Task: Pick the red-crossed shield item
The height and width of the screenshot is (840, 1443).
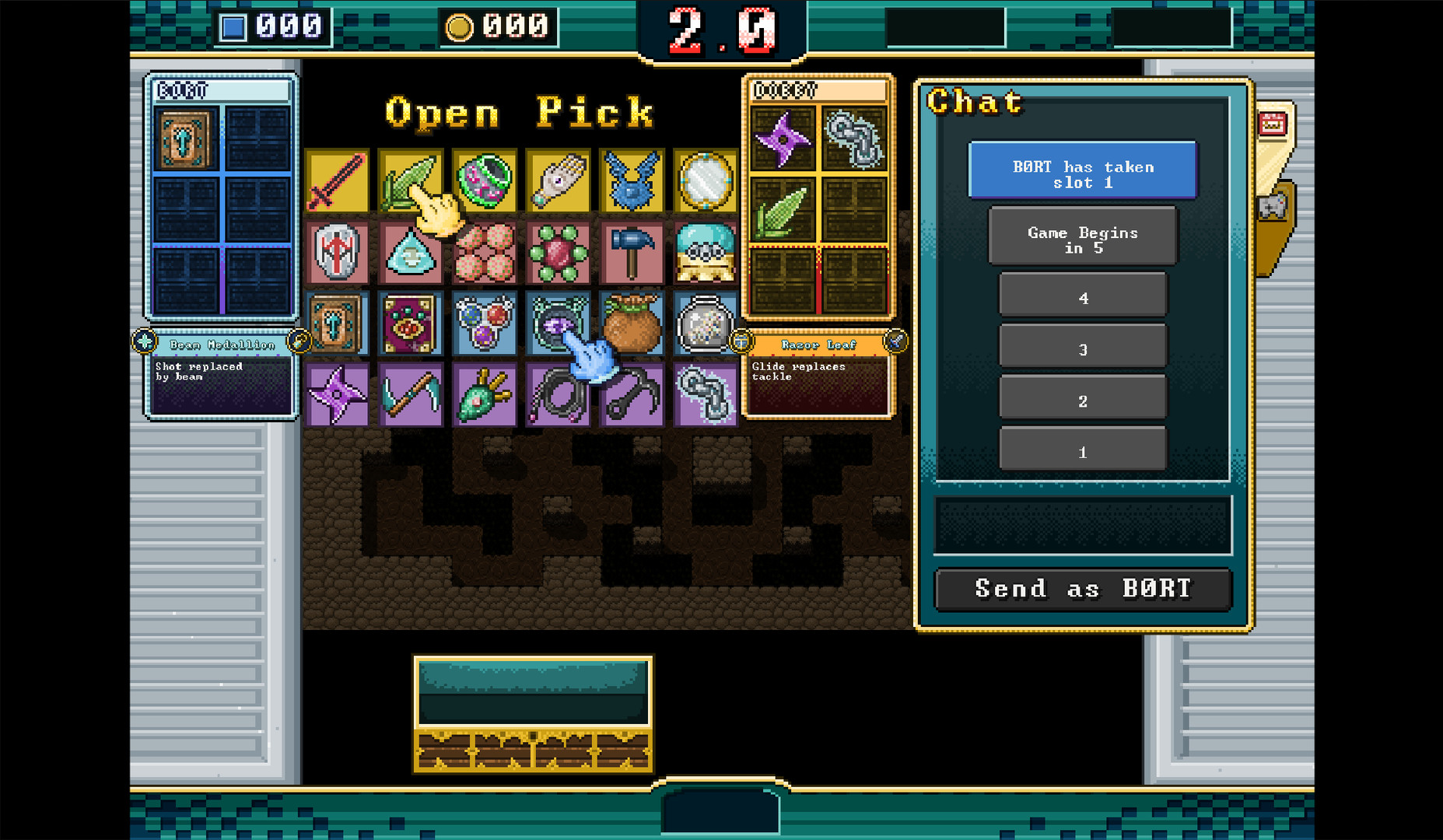Action: click(337, 253)
